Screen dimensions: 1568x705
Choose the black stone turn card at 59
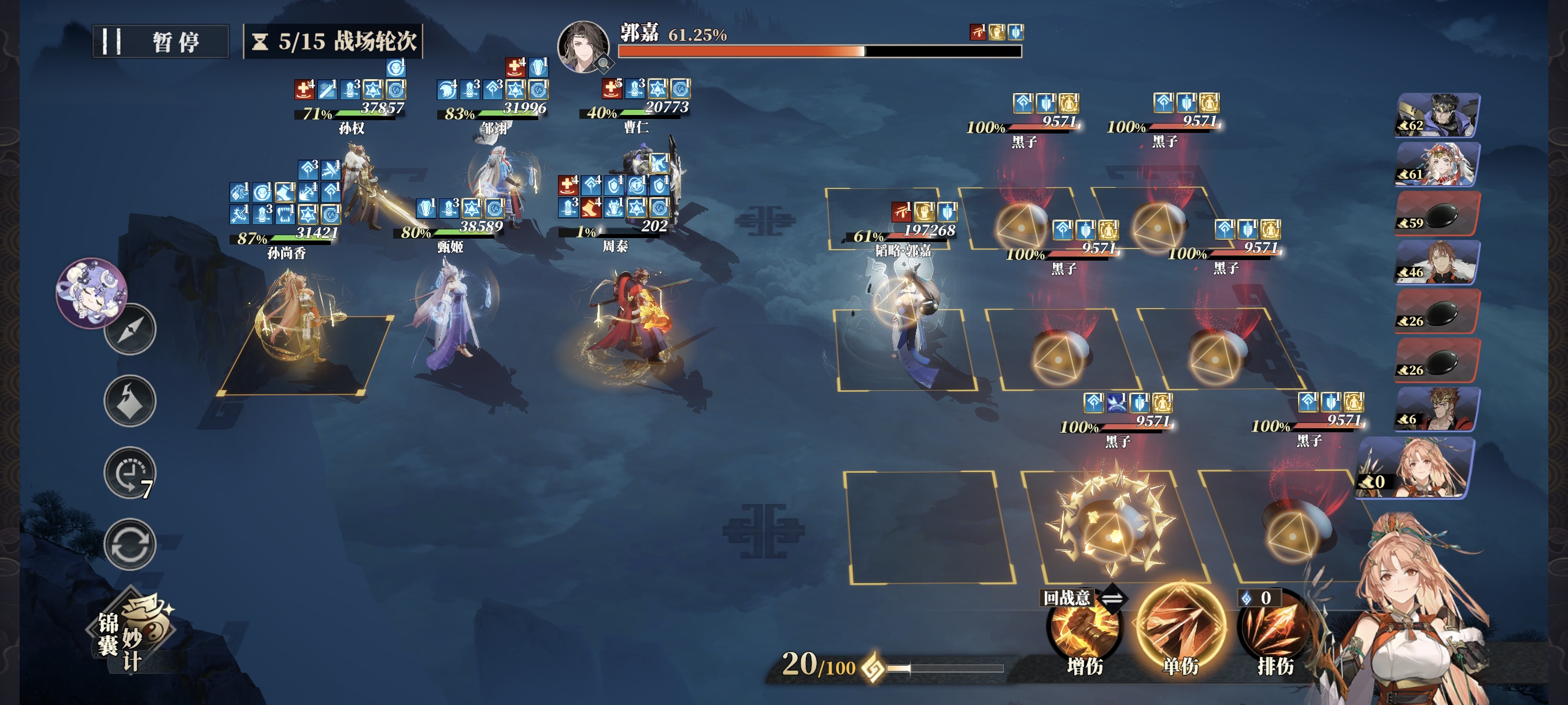1437,213
